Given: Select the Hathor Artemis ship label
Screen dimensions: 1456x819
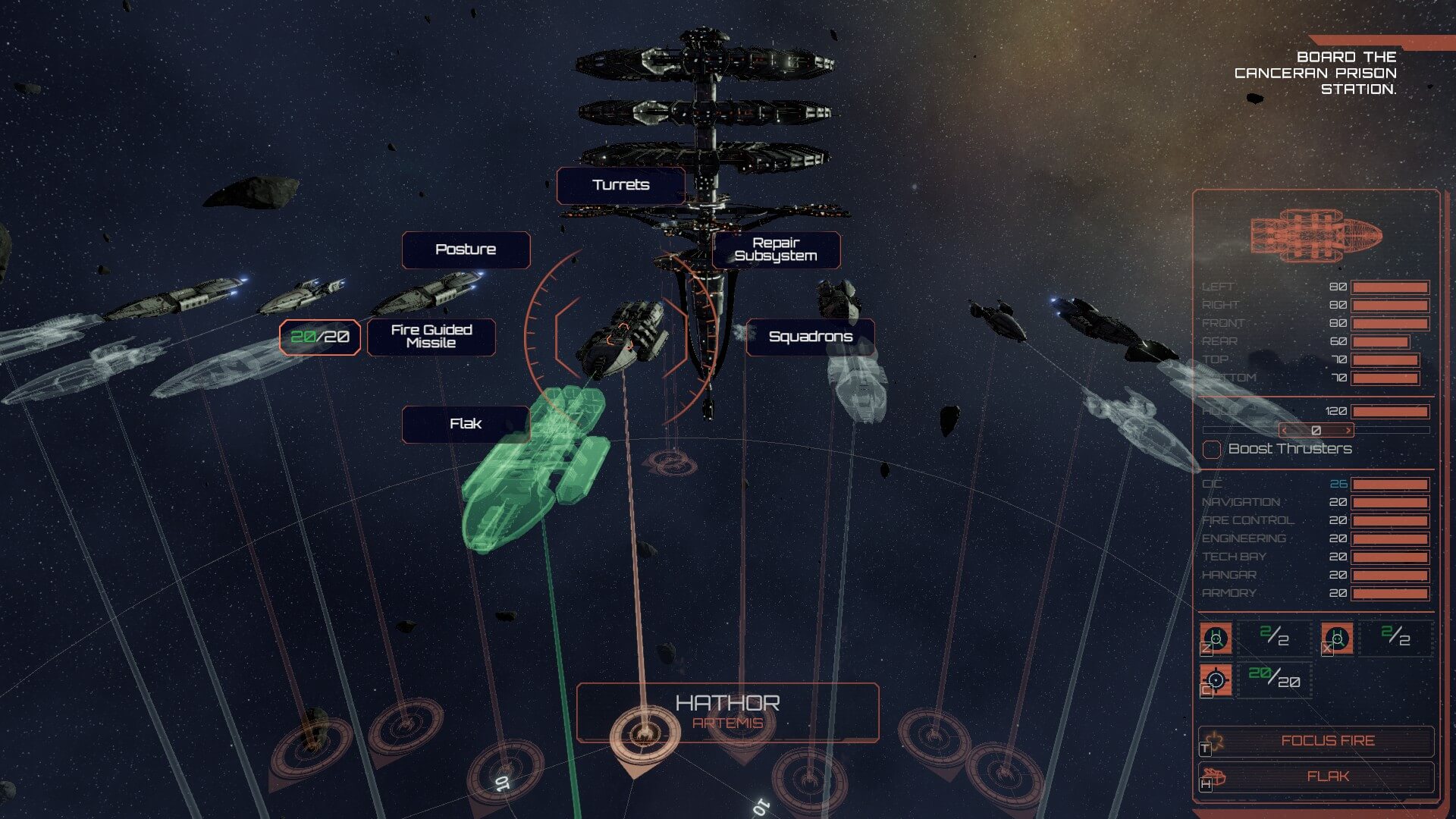Looking at the screenshot, I should [x=727, y=712].
